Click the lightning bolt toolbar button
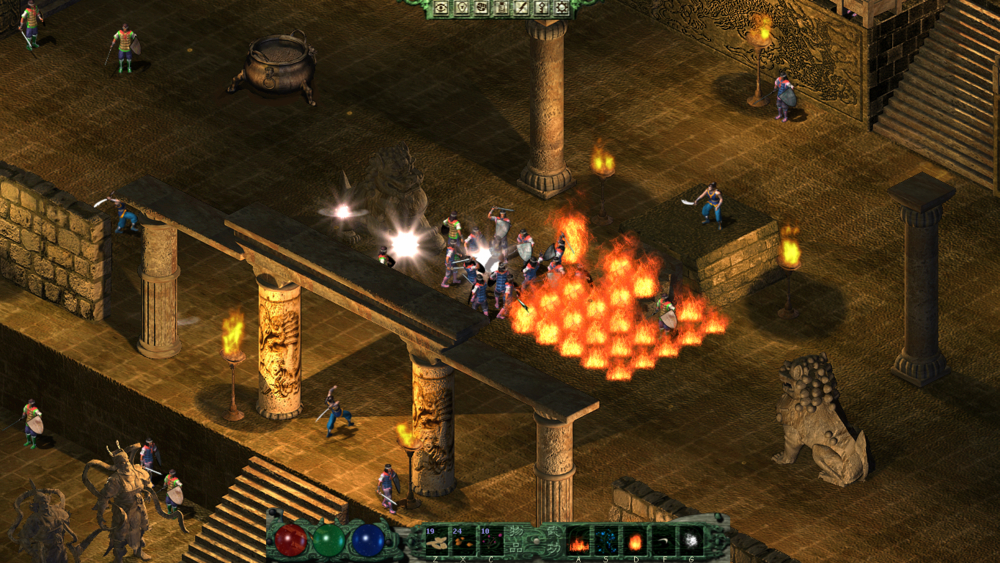The width and height of the screenshot is (1000, 563). pos(521,8)
